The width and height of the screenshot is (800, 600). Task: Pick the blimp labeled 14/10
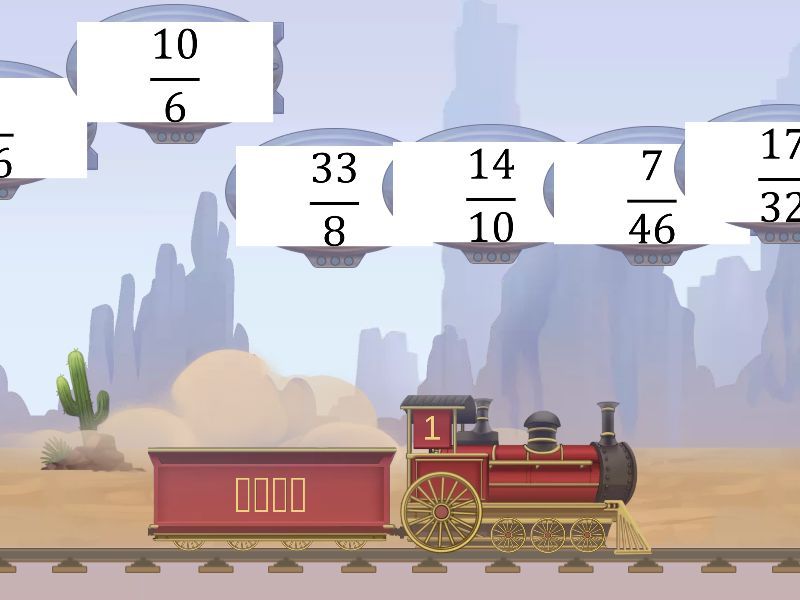click(x=491, y=195)
